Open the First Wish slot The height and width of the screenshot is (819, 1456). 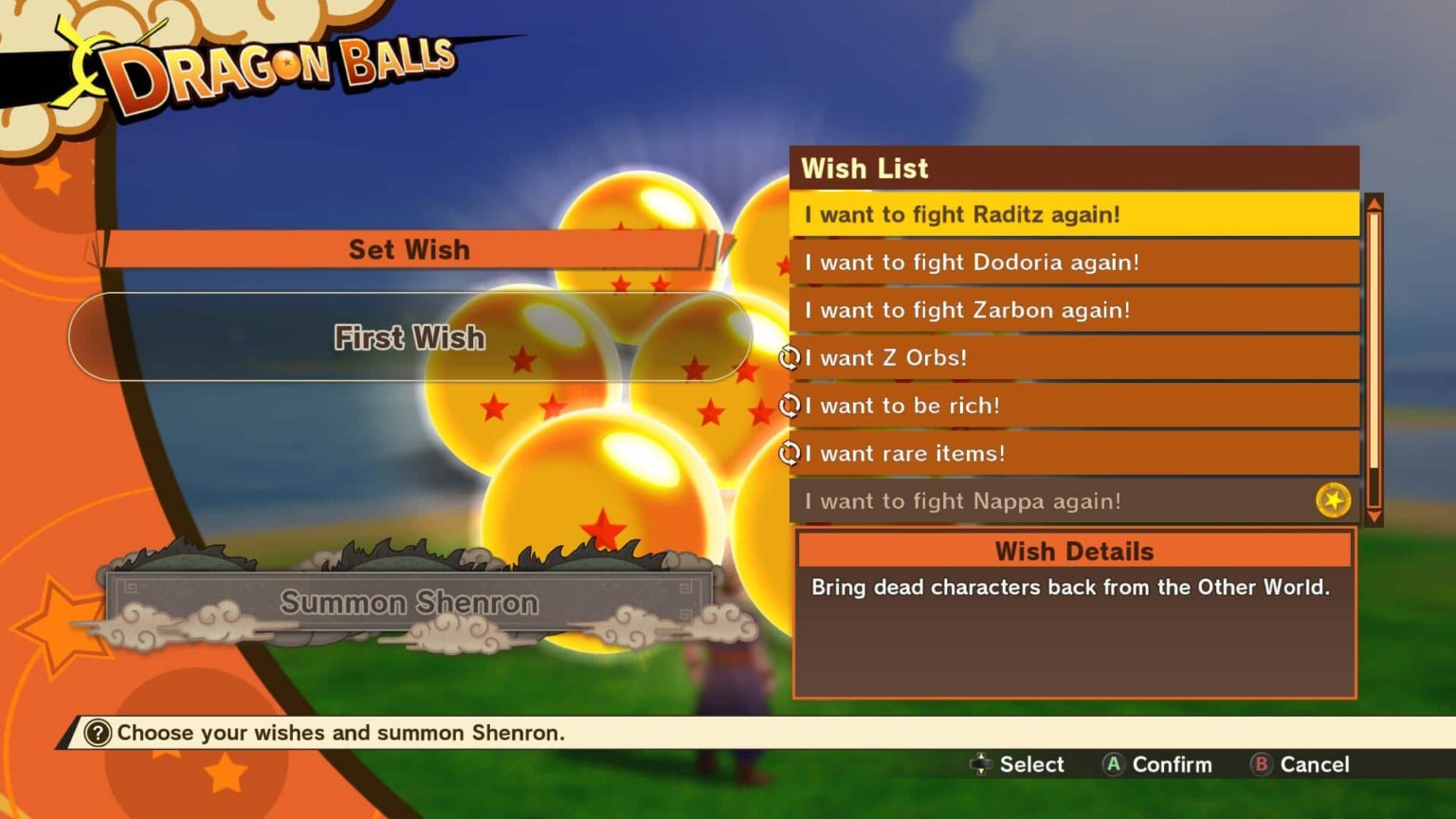pyautogui.click(x=409, y=337)
